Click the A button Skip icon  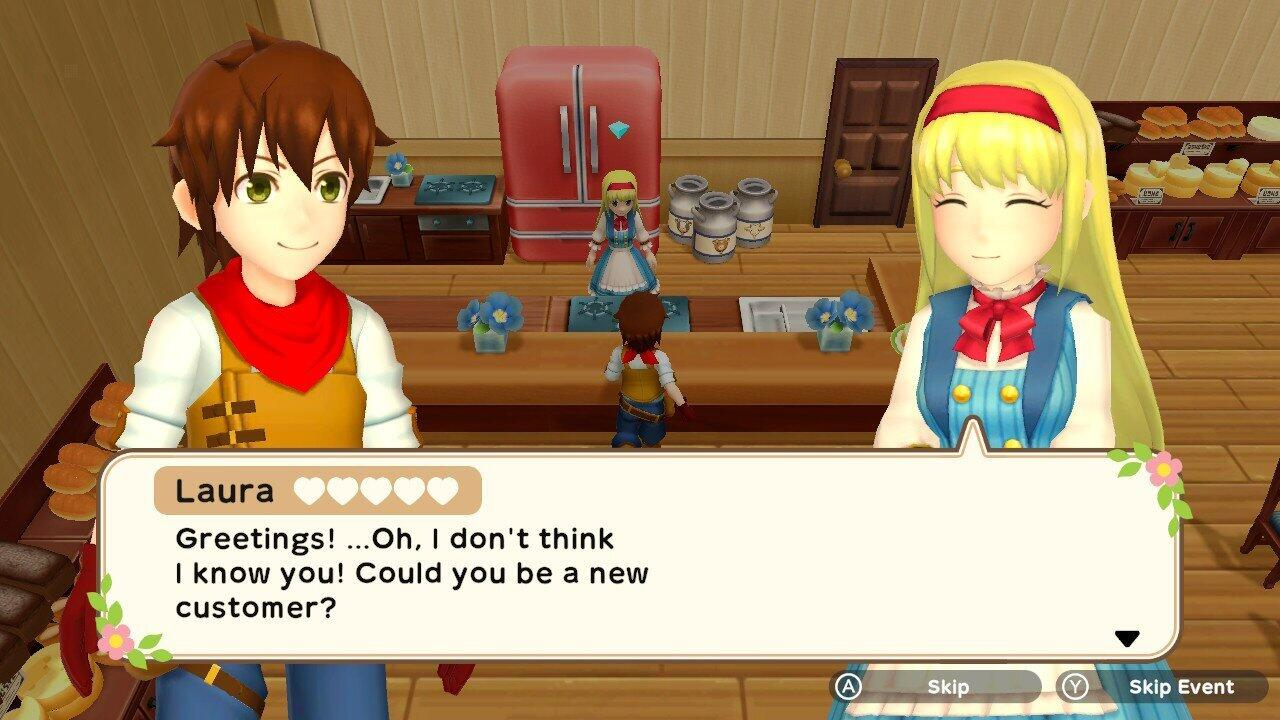(849, 687)
